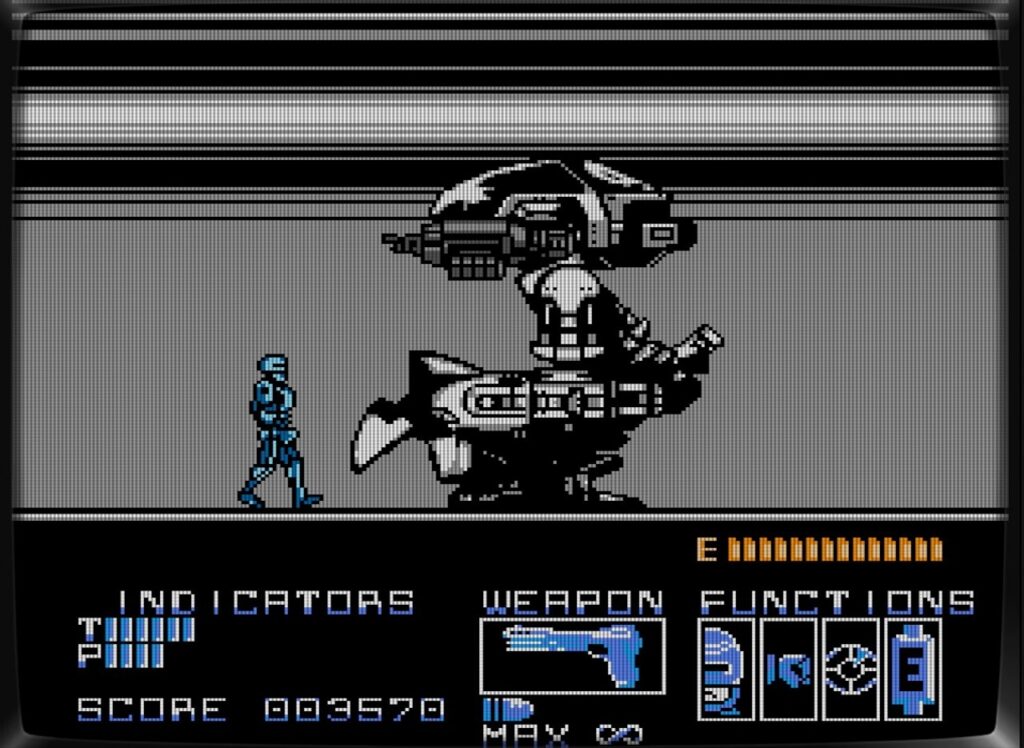Activate the punching fist function icon
Screen dimensions: 1024x748
pos(788,669)
